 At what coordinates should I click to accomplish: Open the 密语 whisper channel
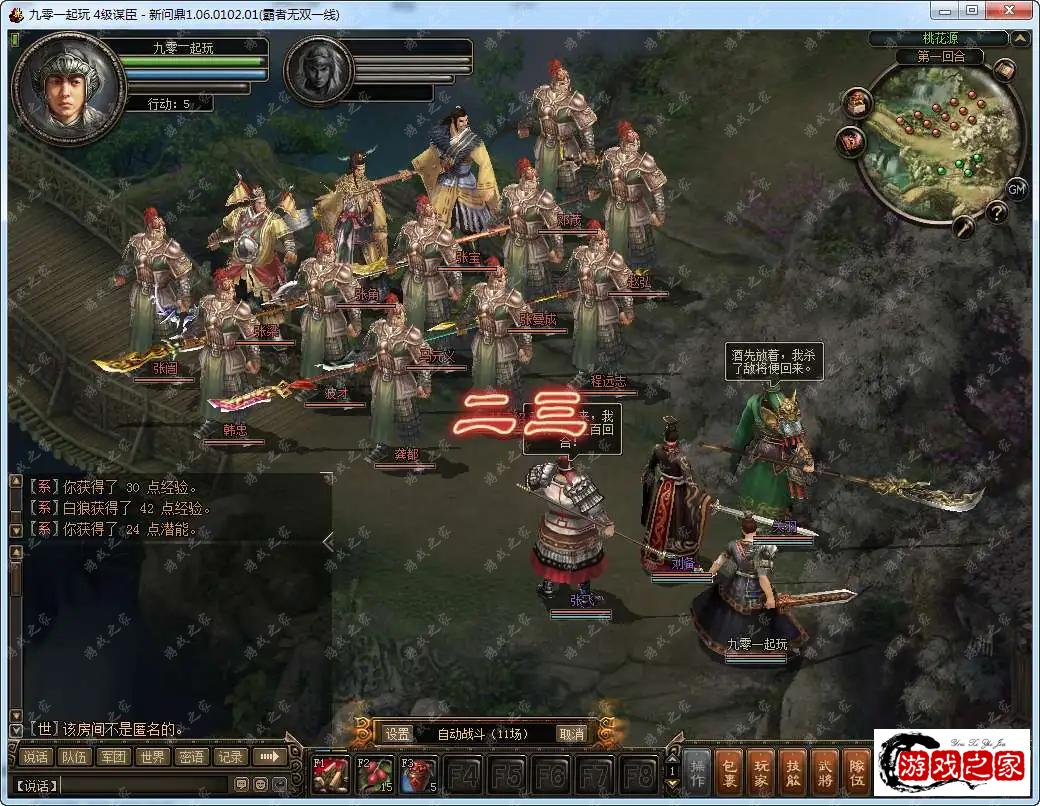191,757
